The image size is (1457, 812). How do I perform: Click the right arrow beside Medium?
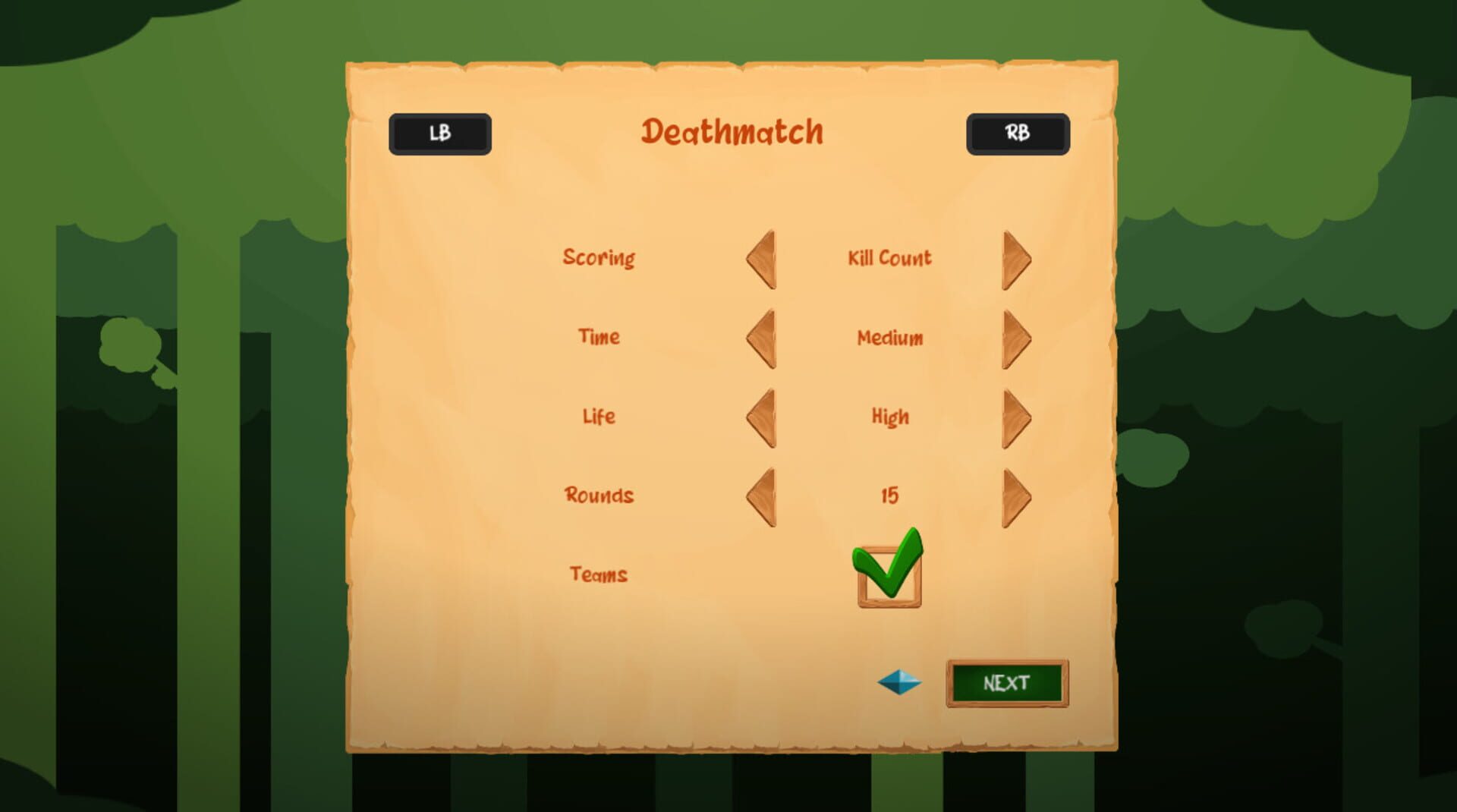(1015, 338)
